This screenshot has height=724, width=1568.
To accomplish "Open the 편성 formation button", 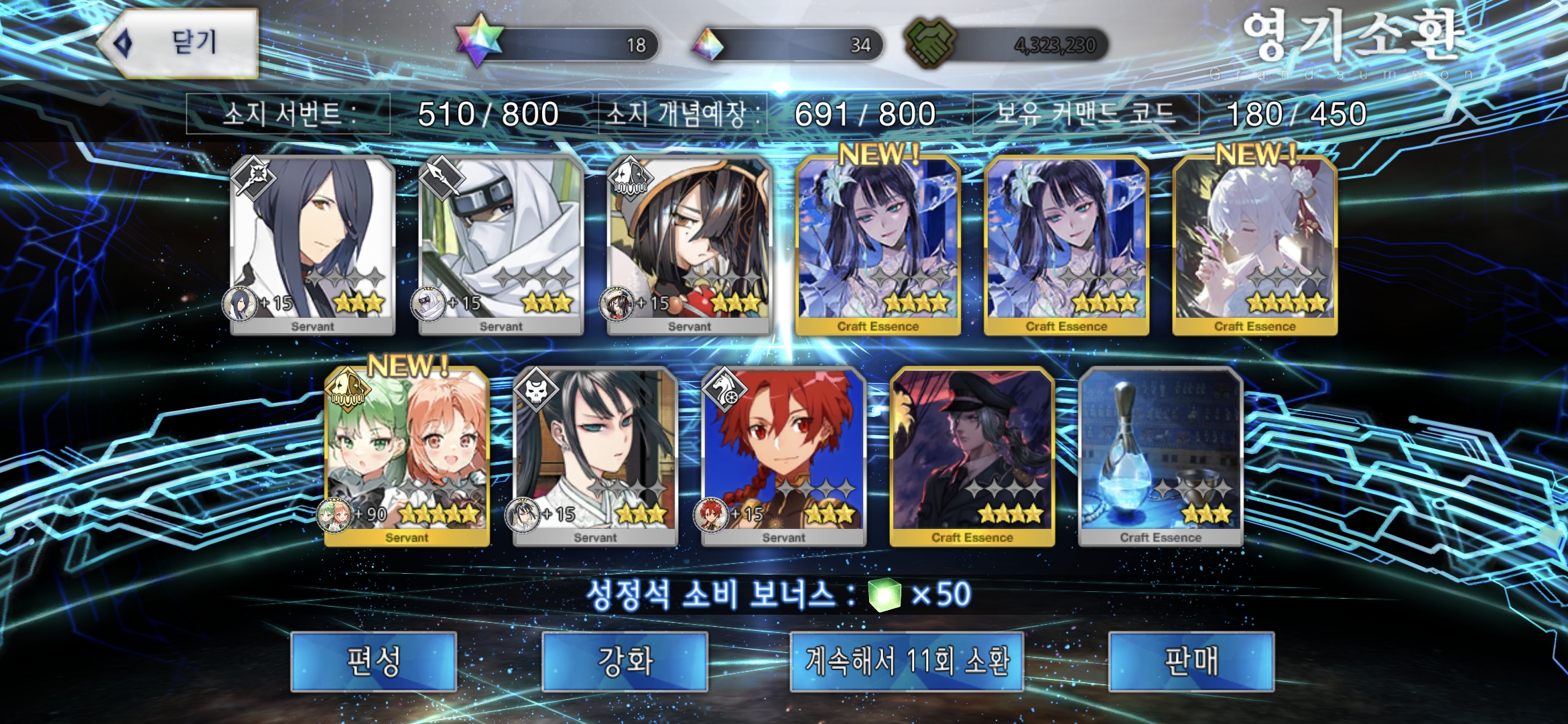I will pos(373,661).
